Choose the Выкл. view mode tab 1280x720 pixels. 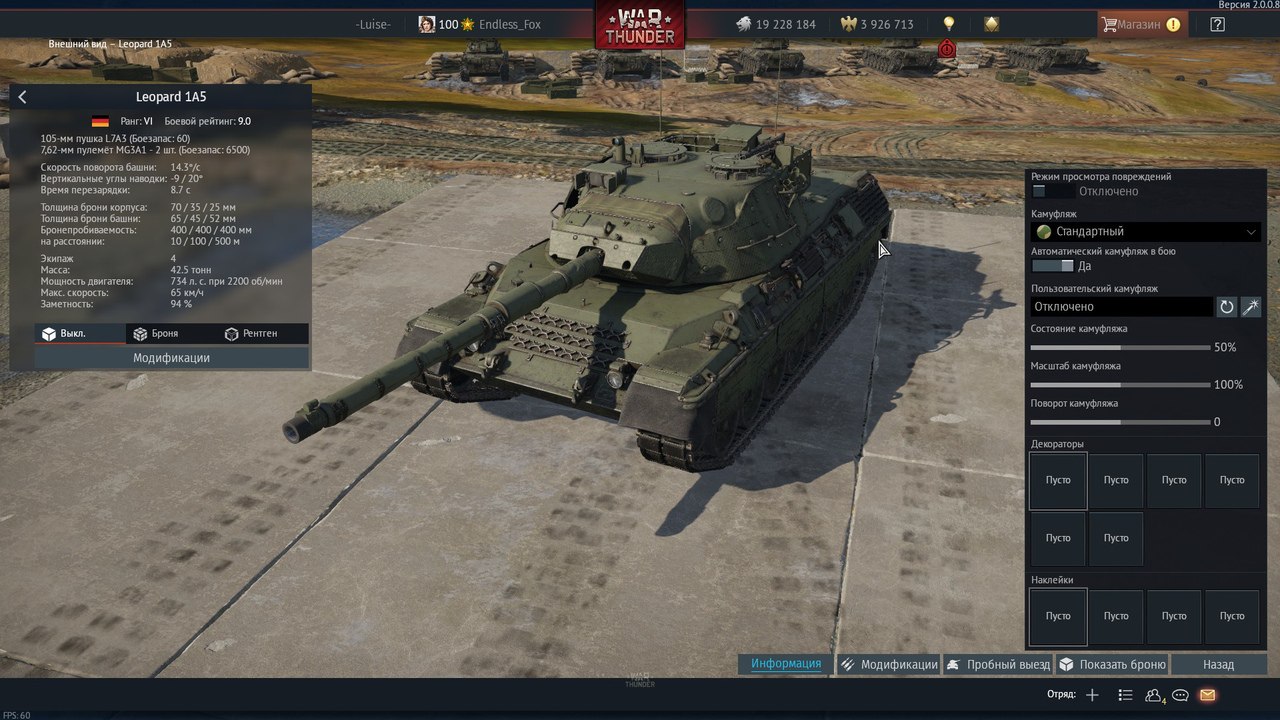pyautogui.click(x=64, y=333)
